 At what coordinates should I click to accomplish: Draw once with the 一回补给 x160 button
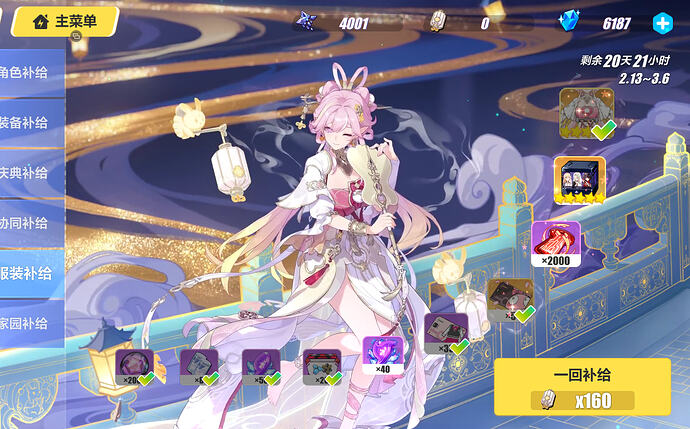[x=582, y=386]
